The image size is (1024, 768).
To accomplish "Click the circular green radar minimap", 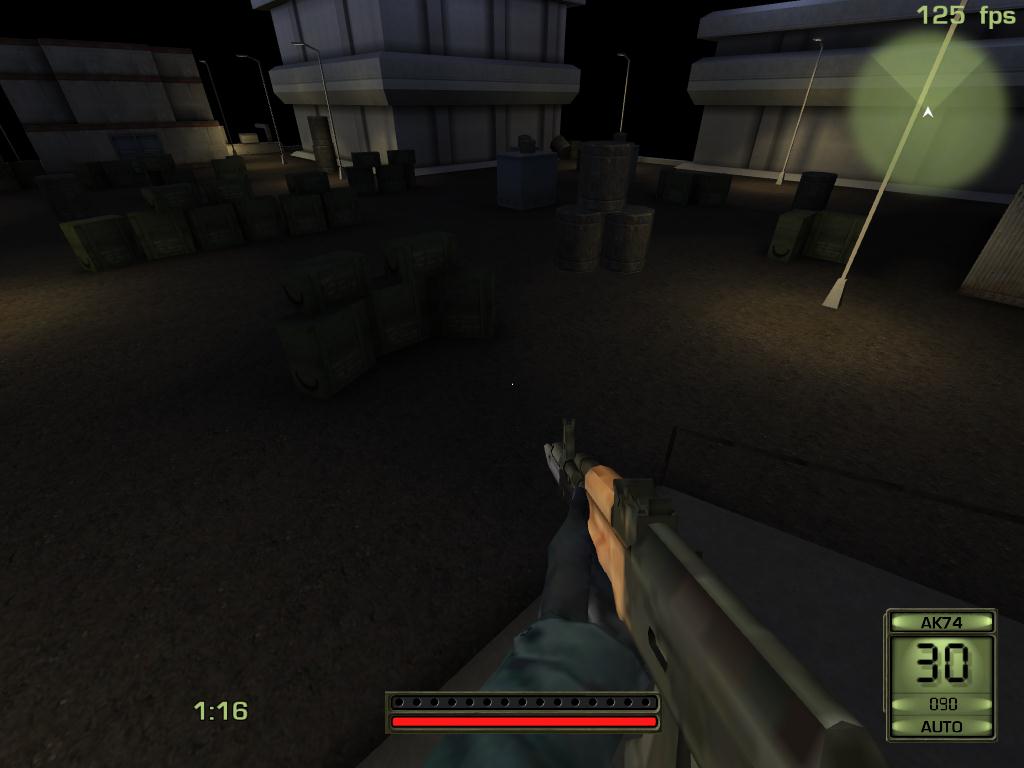I will click(928, 110).
